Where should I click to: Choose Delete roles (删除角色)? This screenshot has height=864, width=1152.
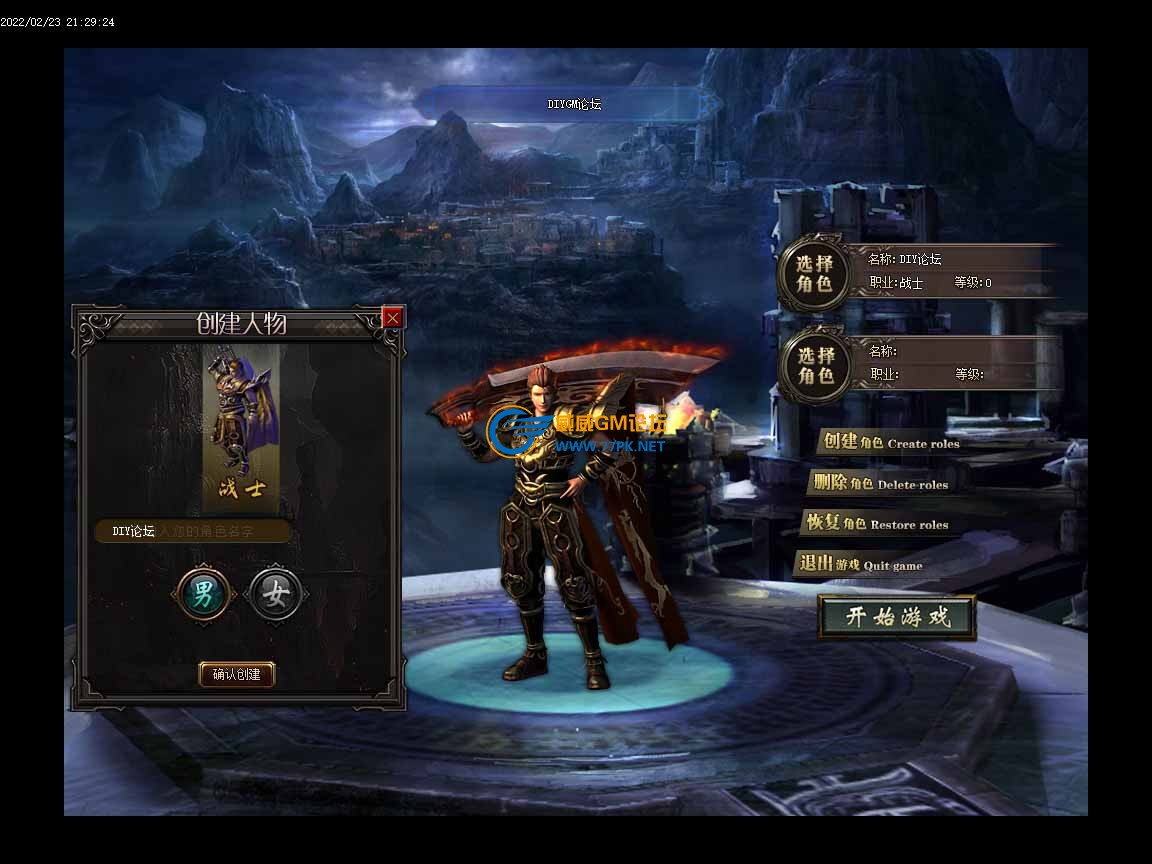point(880,484)
